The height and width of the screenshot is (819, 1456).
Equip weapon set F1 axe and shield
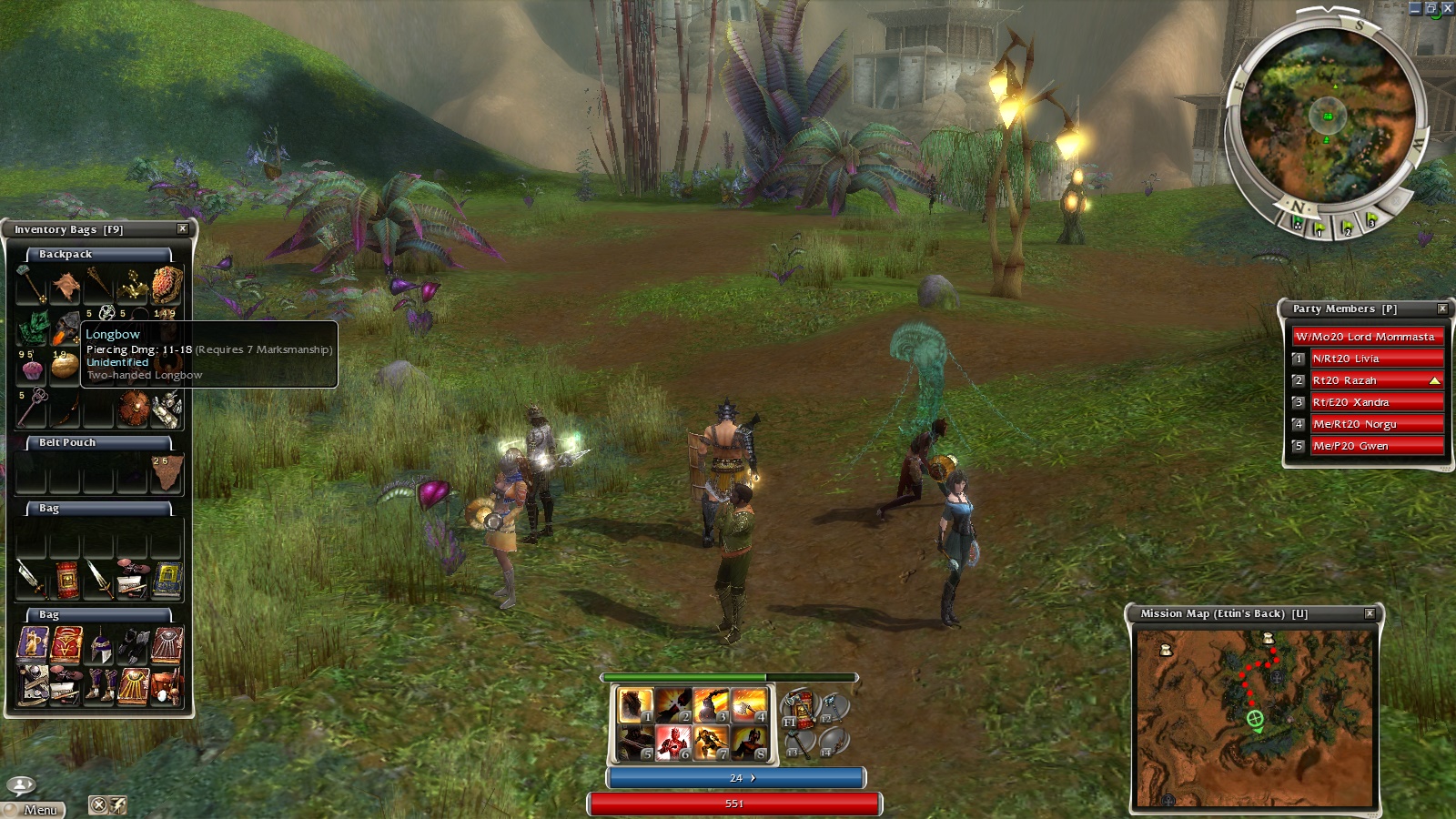pos(800,709)
